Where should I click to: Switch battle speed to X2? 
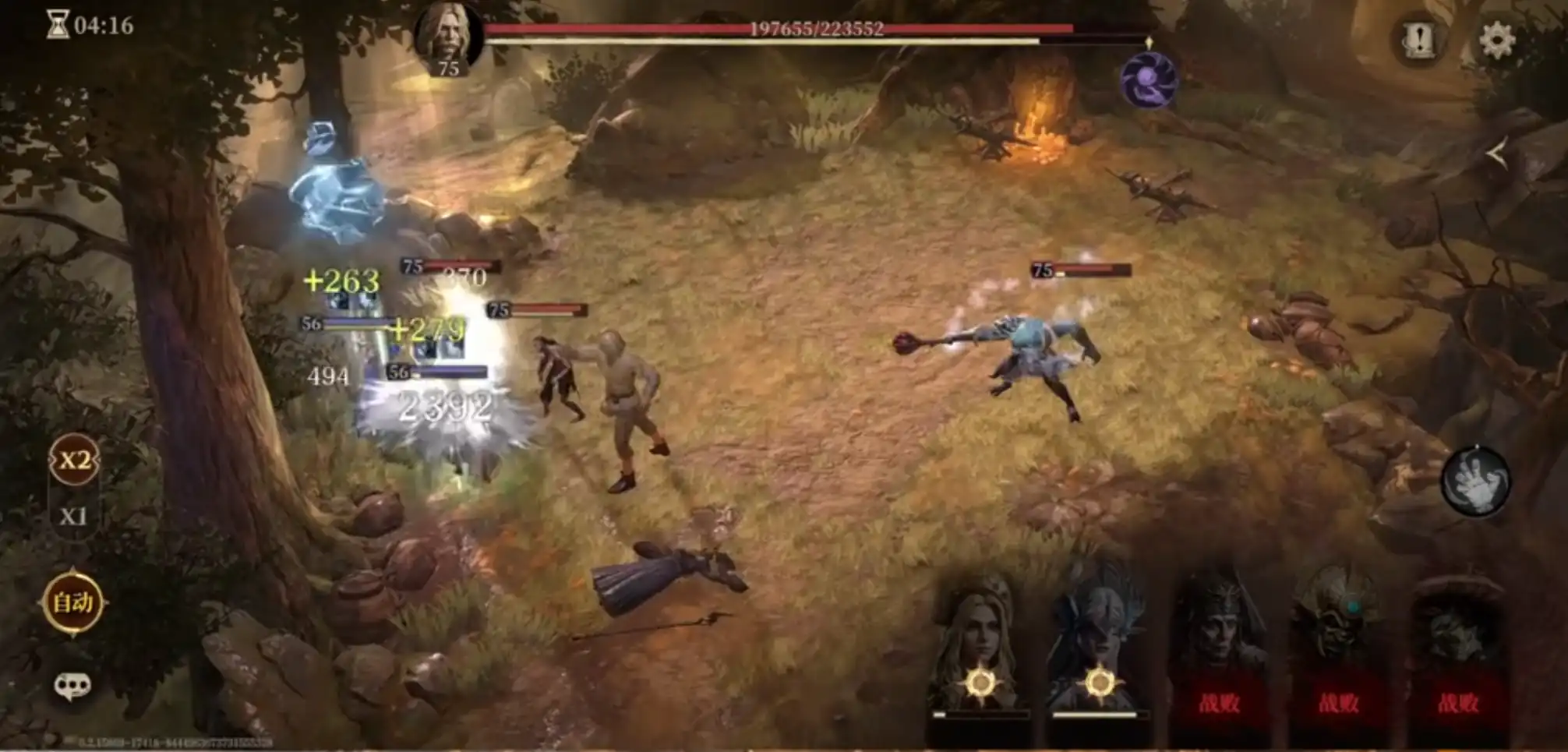[74, 460]
